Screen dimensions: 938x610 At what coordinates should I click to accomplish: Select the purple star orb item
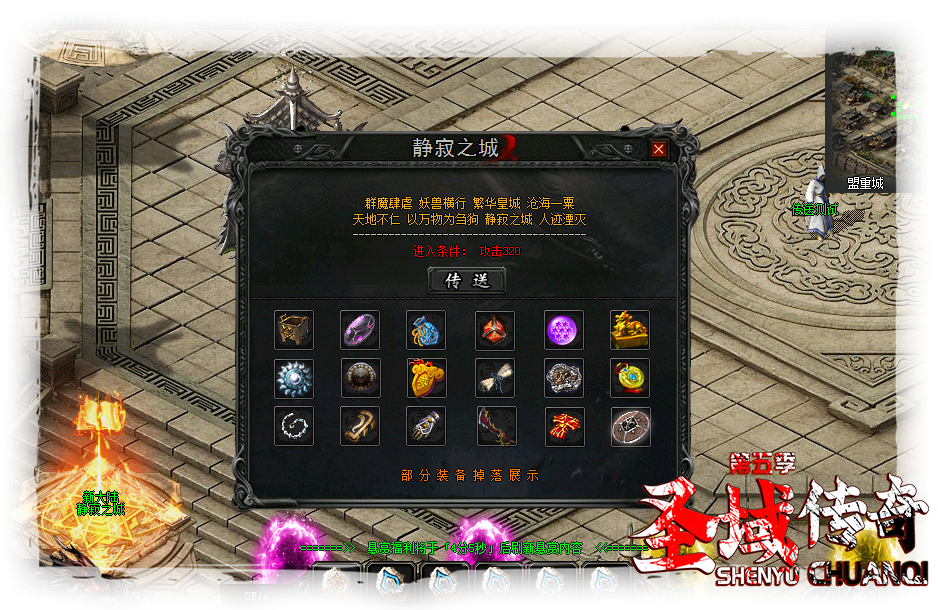point(564,330)
